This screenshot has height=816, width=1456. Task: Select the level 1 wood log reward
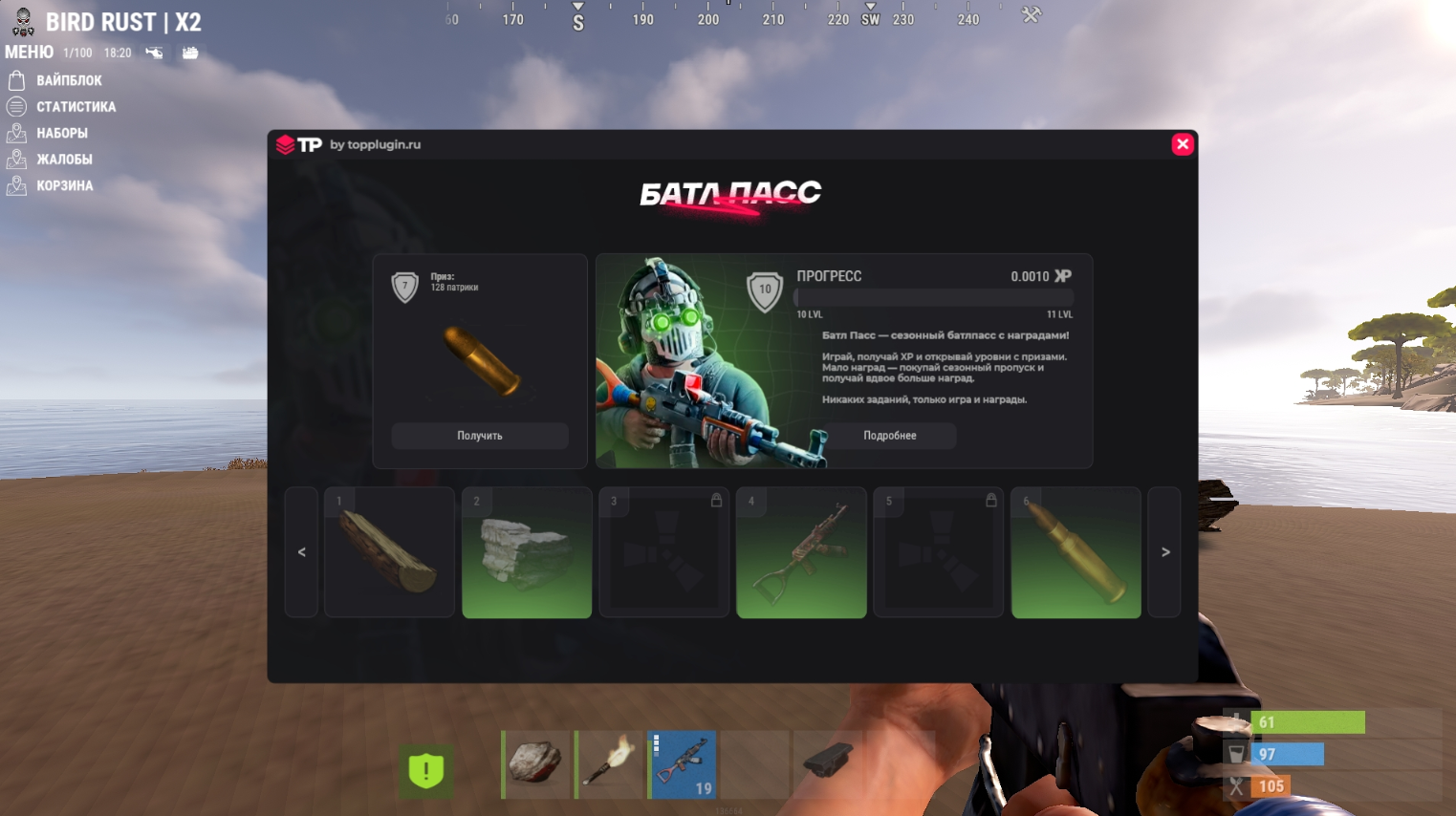(x=389, y=552)
